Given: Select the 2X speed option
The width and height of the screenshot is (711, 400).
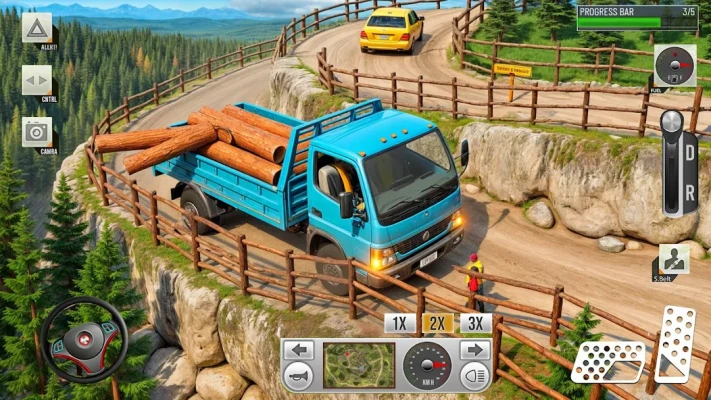Looking at the screenshot, I should point(437,323).
